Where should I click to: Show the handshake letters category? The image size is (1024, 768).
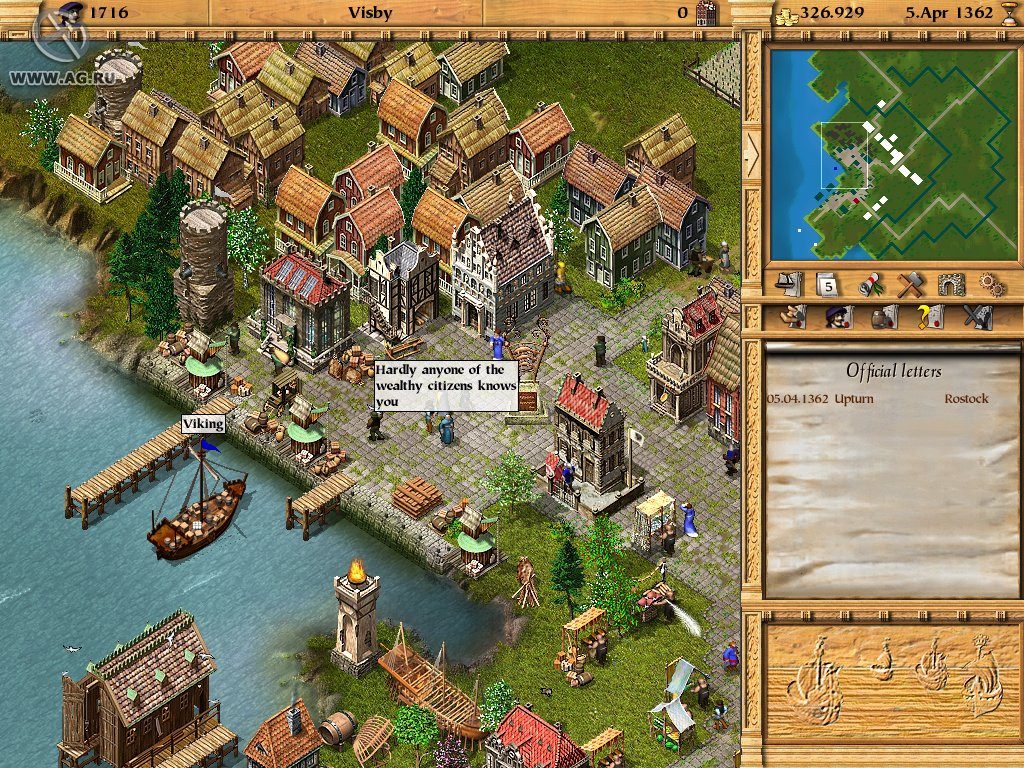coord(793,317)
